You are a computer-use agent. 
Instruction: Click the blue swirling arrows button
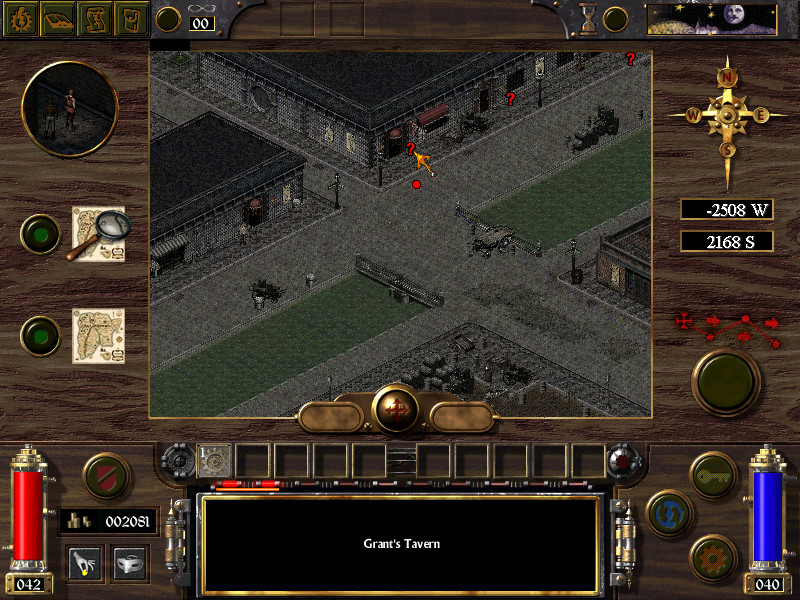coord(667,512)
